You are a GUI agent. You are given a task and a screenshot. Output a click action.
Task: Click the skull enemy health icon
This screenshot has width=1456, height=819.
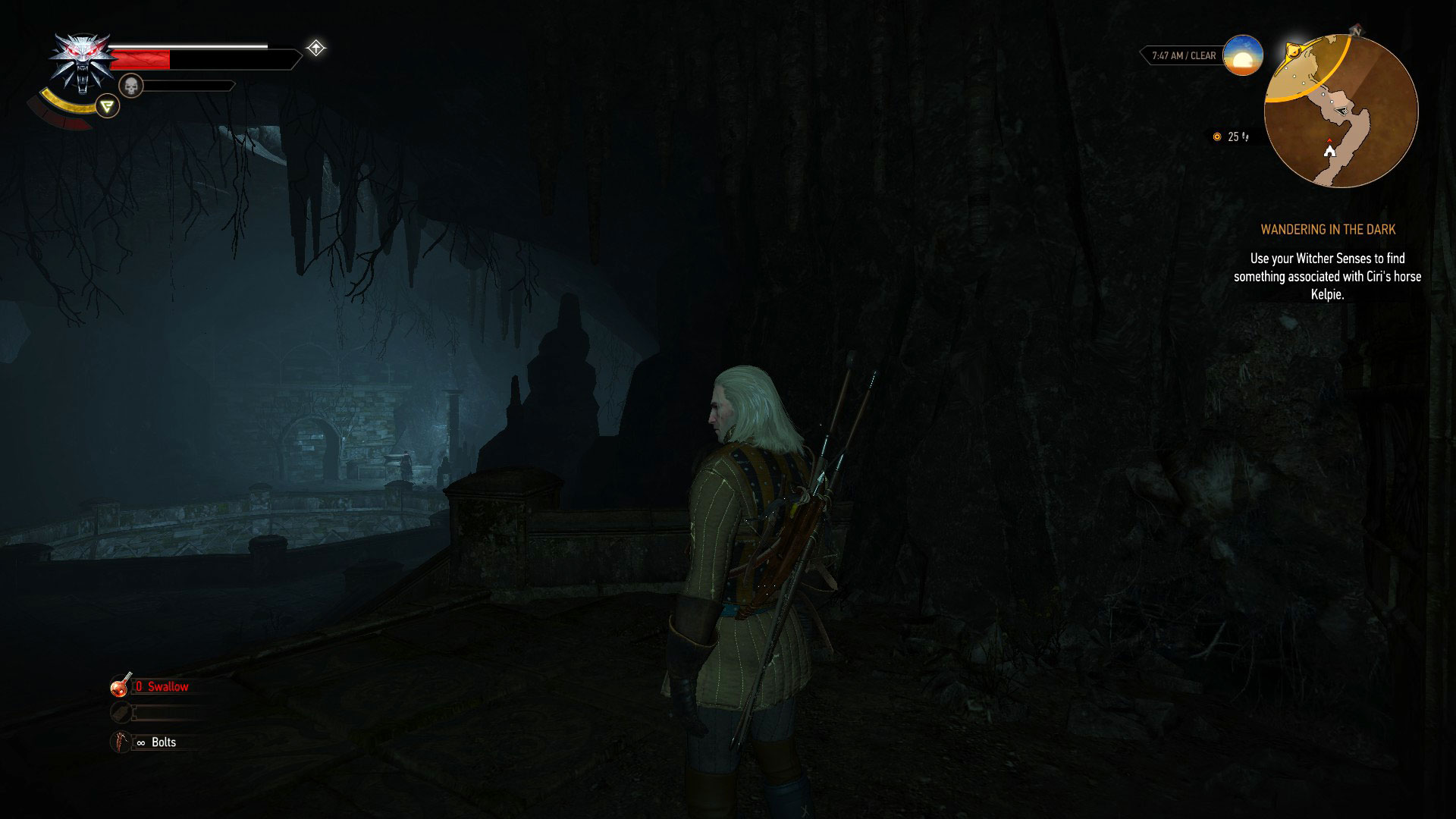pos(131,85)
